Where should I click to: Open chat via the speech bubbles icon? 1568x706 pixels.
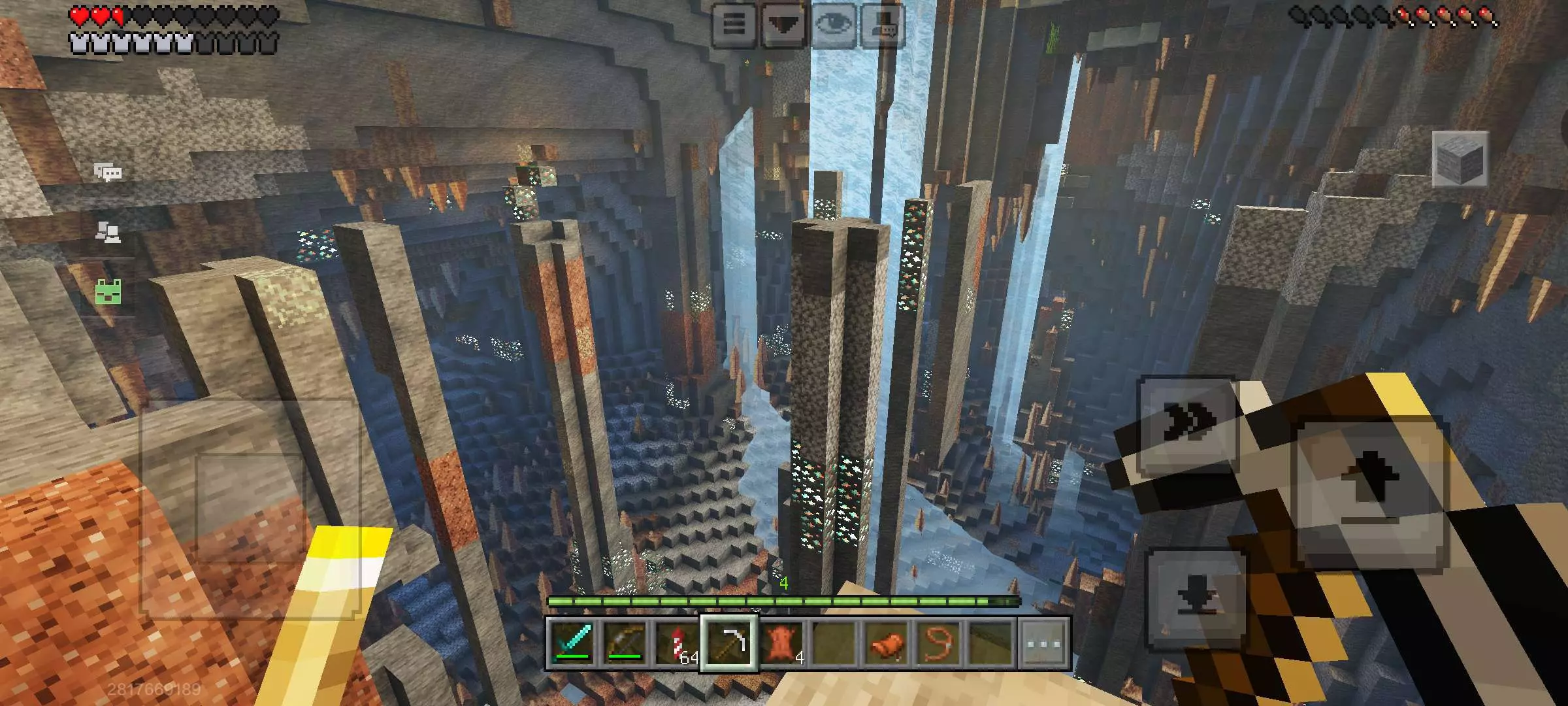point(108,173)
